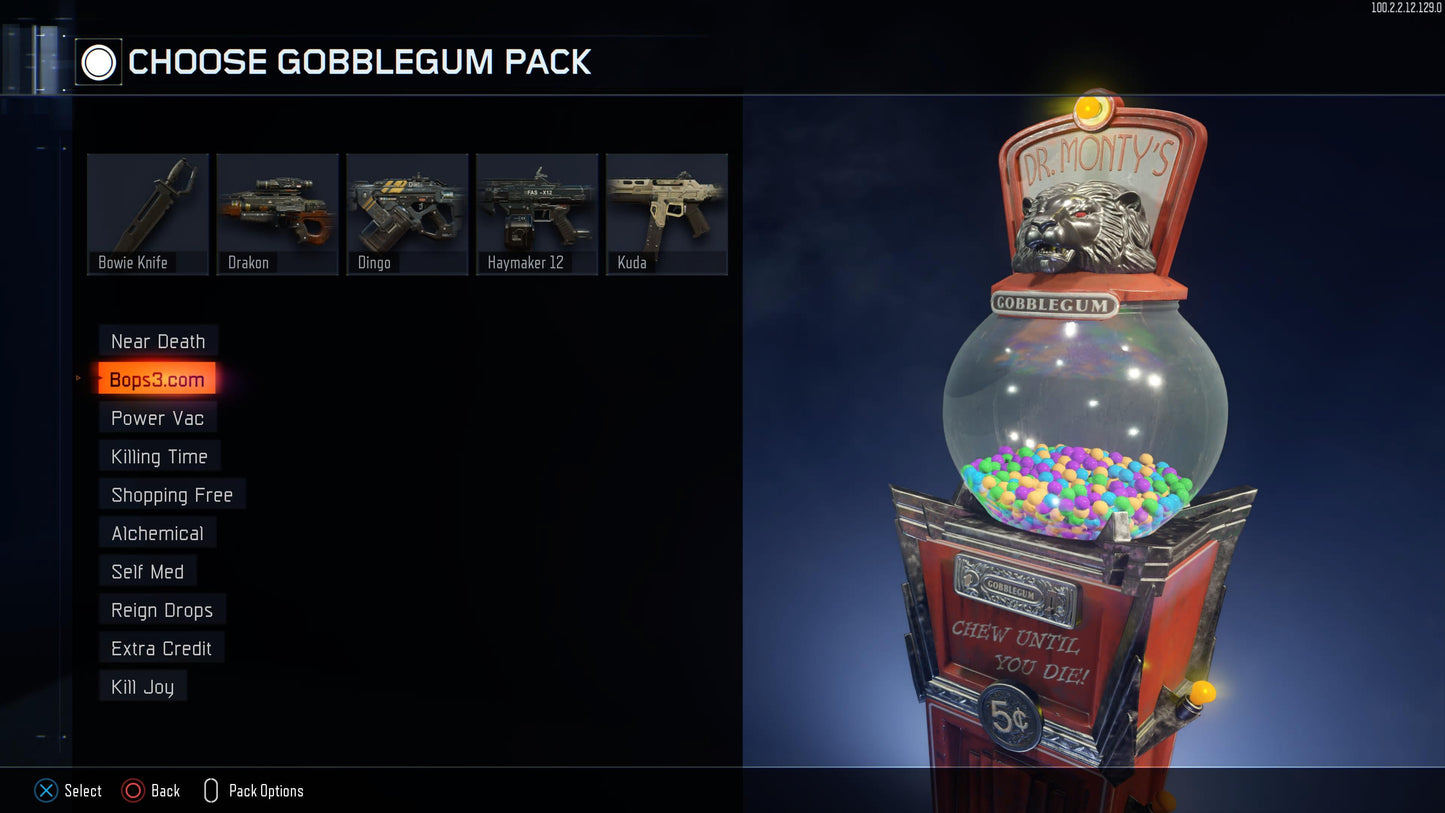The width and height of the screenshot is (1445, 813).
Task: Select the Kill Joy pack
Action: coord(142,687)
